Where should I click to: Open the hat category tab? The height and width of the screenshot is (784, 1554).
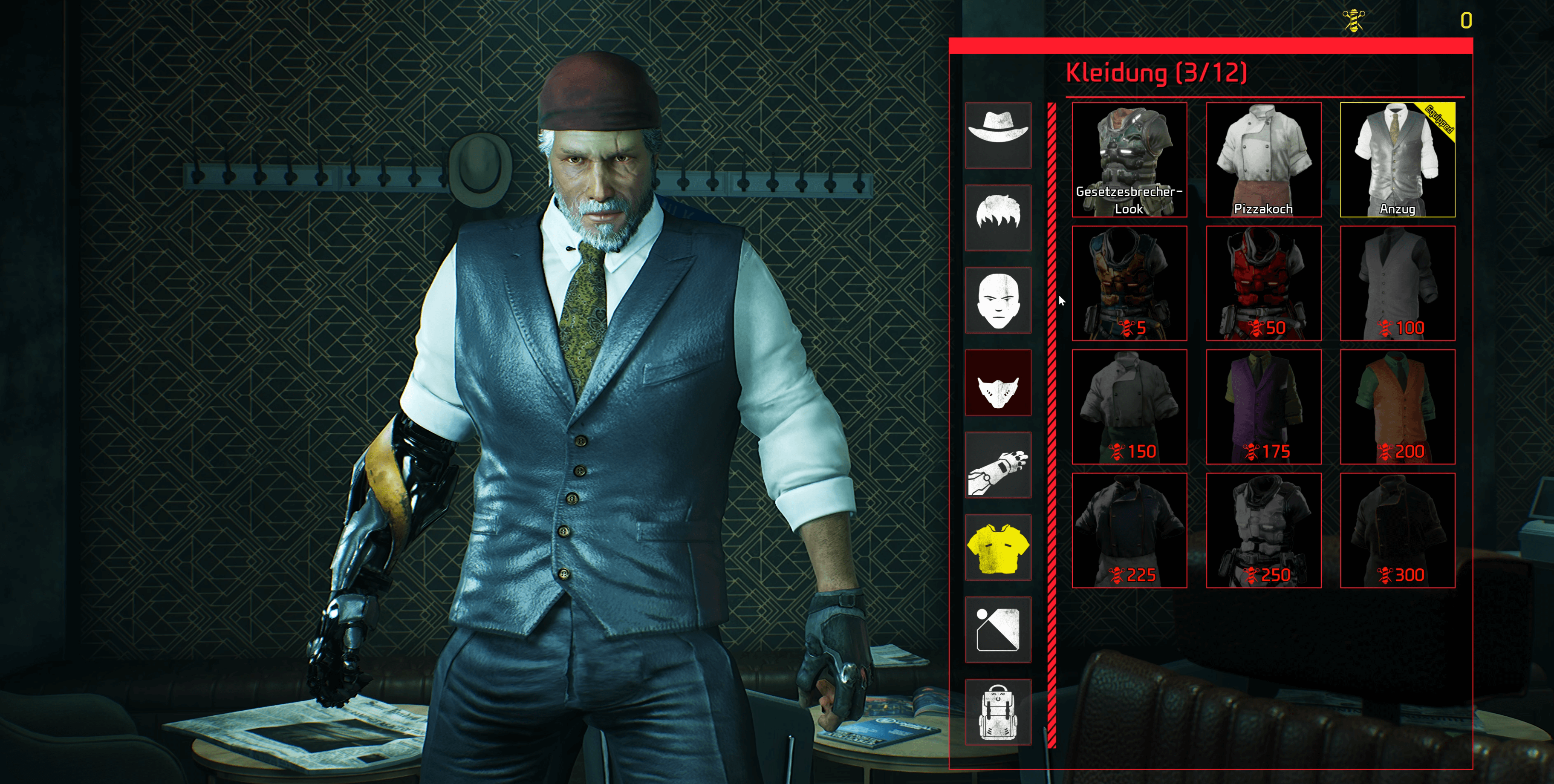(998, 135)
